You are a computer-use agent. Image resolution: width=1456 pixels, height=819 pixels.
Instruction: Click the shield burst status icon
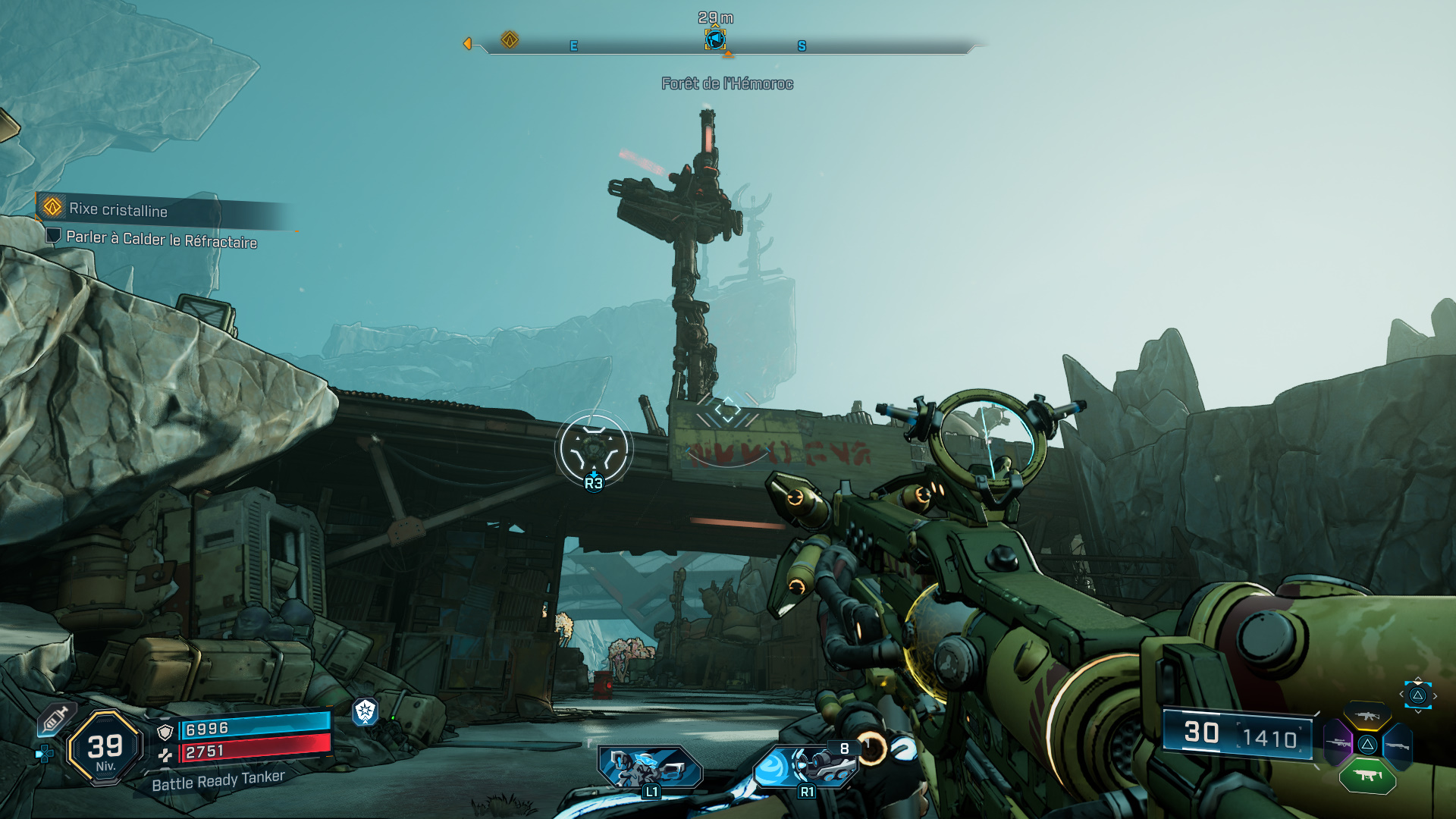click(366, 711)
